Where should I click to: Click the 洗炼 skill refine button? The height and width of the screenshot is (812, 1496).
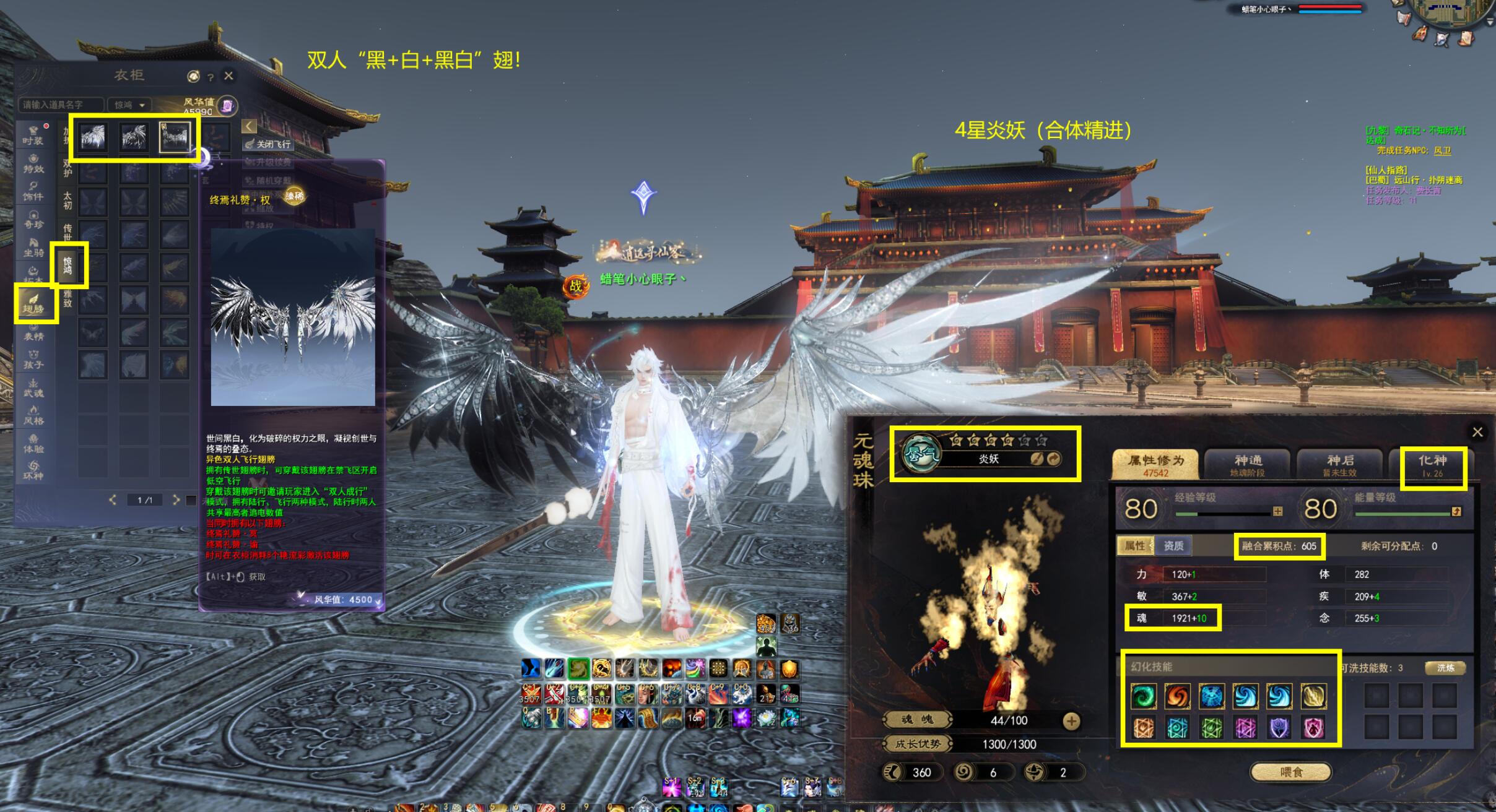tap(1445, 668)
